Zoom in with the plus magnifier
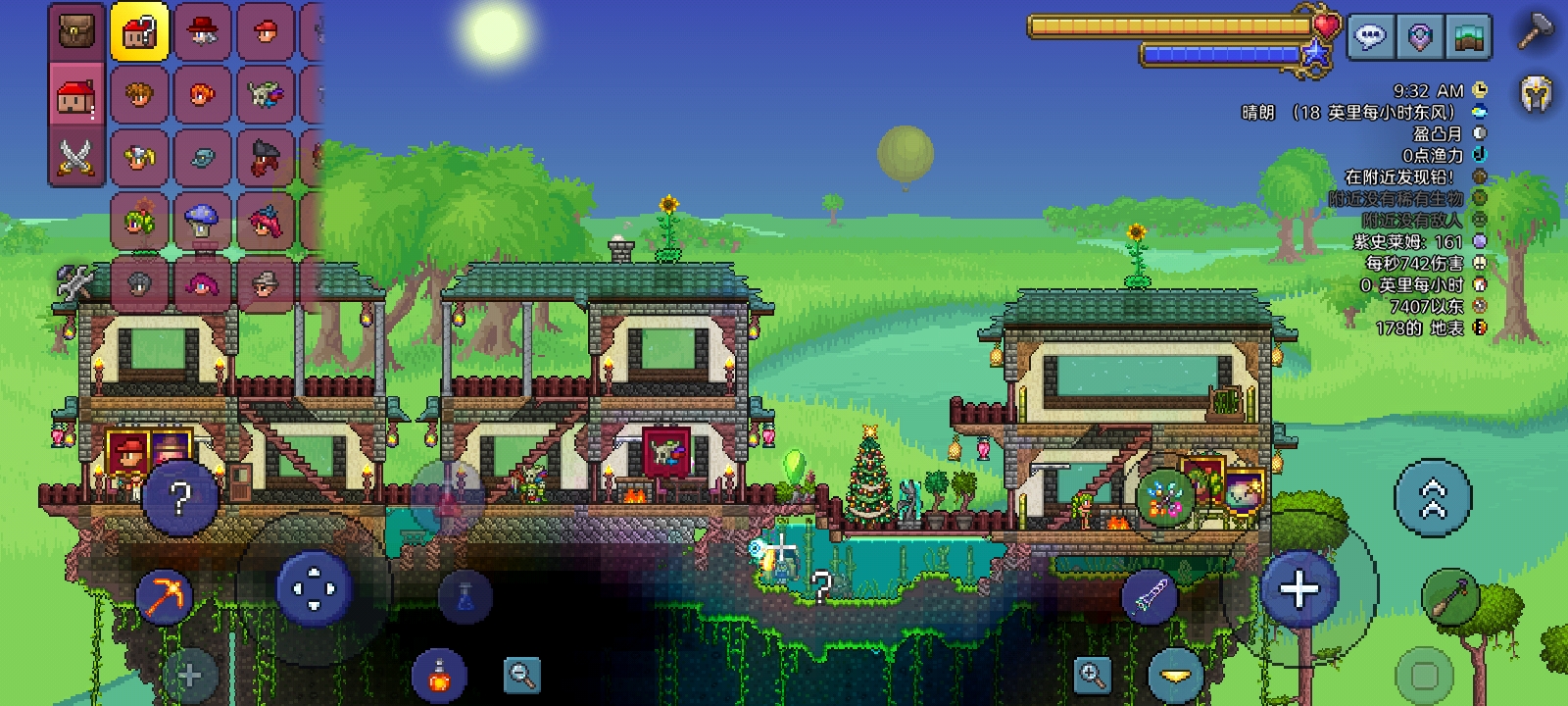Image resolution: width=1568 pixels, height=706 pixels. 1092,675
